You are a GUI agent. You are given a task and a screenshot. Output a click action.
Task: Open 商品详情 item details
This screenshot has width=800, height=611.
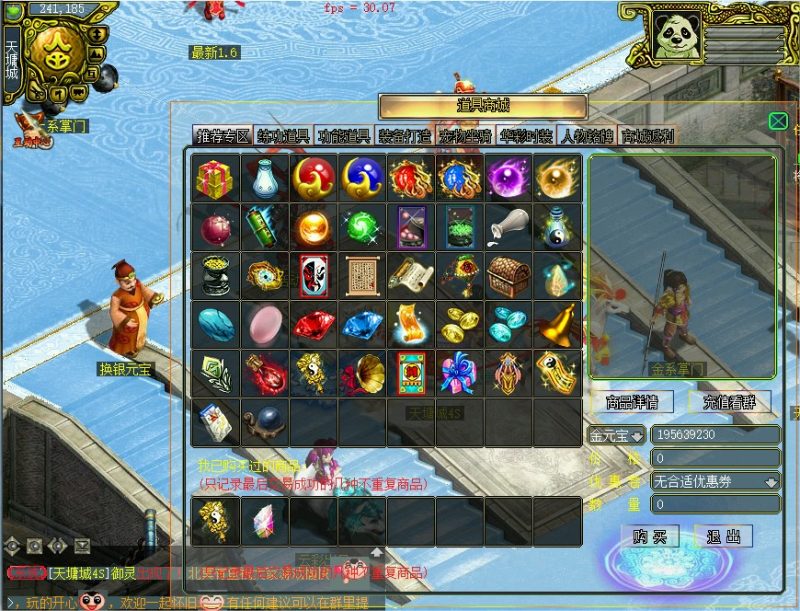point(632,403)
